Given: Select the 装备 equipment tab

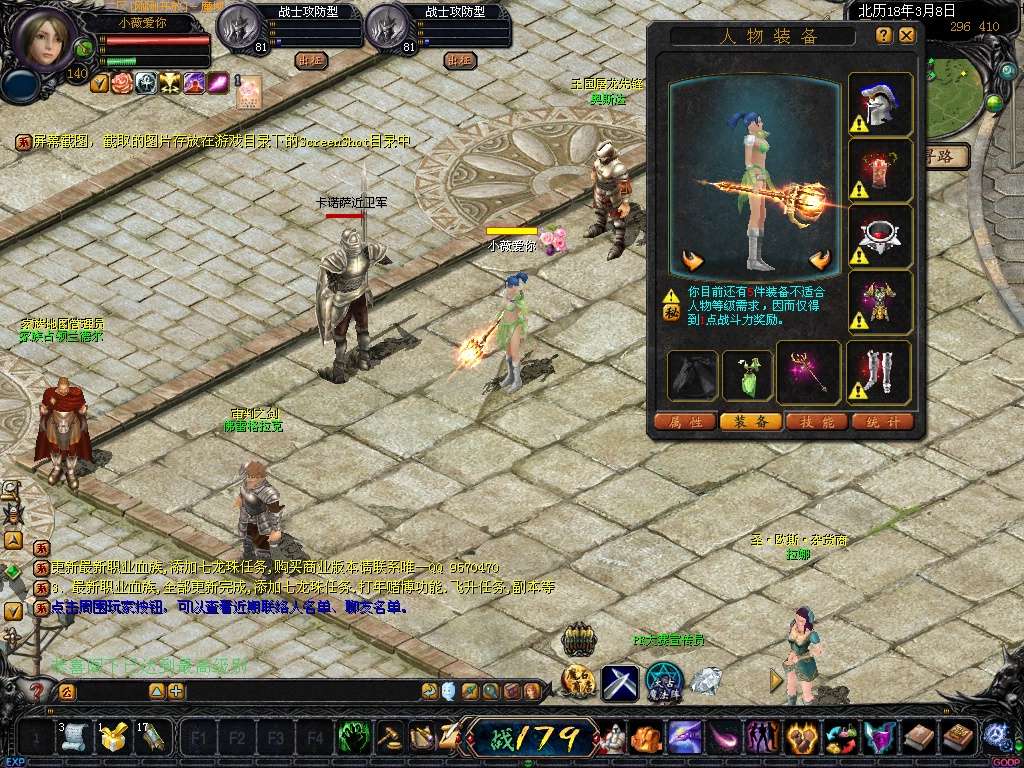Looking at the screenshot, I should coord(750,422).
